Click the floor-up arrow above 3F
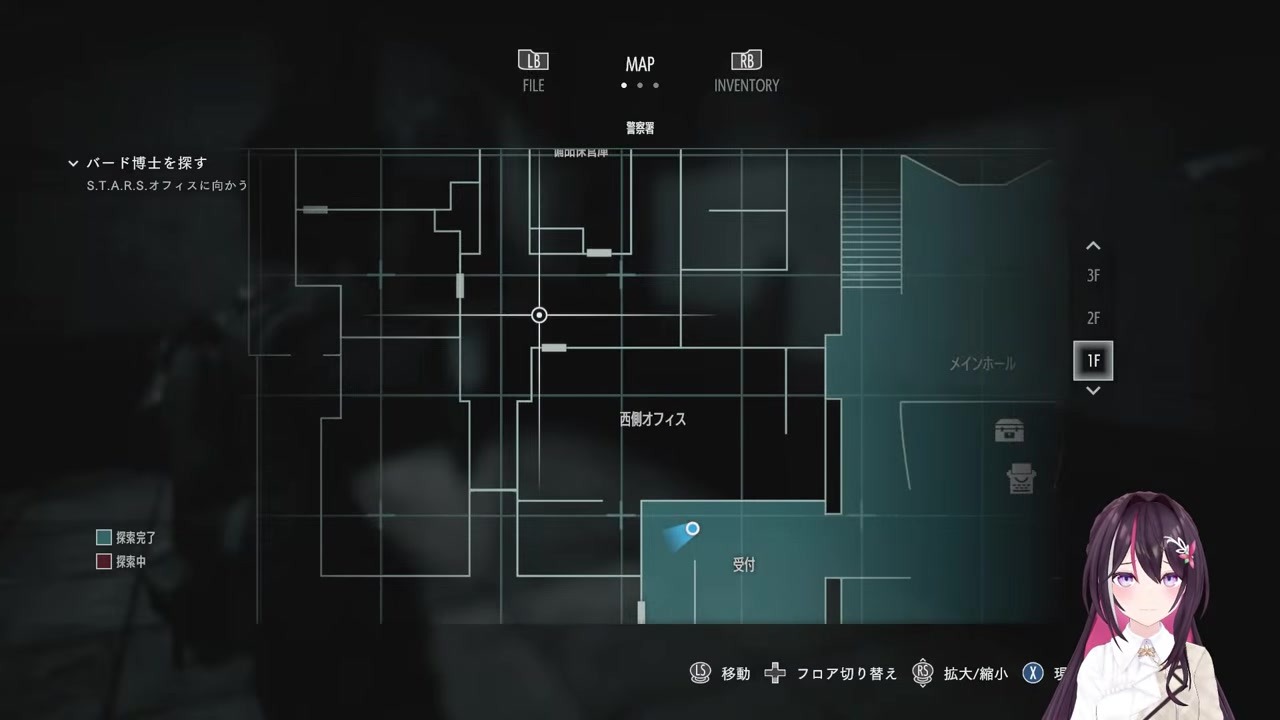The width and height of the screenshot is (1280, 720). click(x=1093, y=246)
